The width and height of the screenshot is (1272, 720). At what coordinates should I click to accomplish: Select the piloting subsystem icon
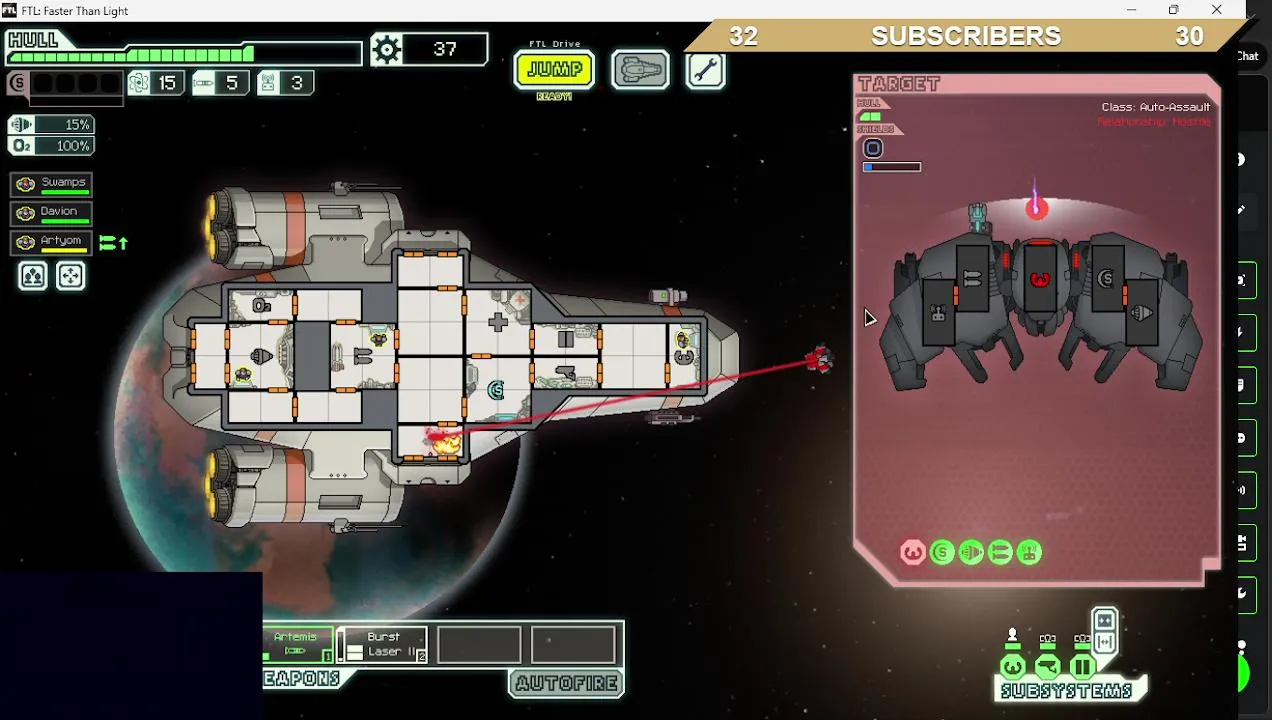point(1013,666)
